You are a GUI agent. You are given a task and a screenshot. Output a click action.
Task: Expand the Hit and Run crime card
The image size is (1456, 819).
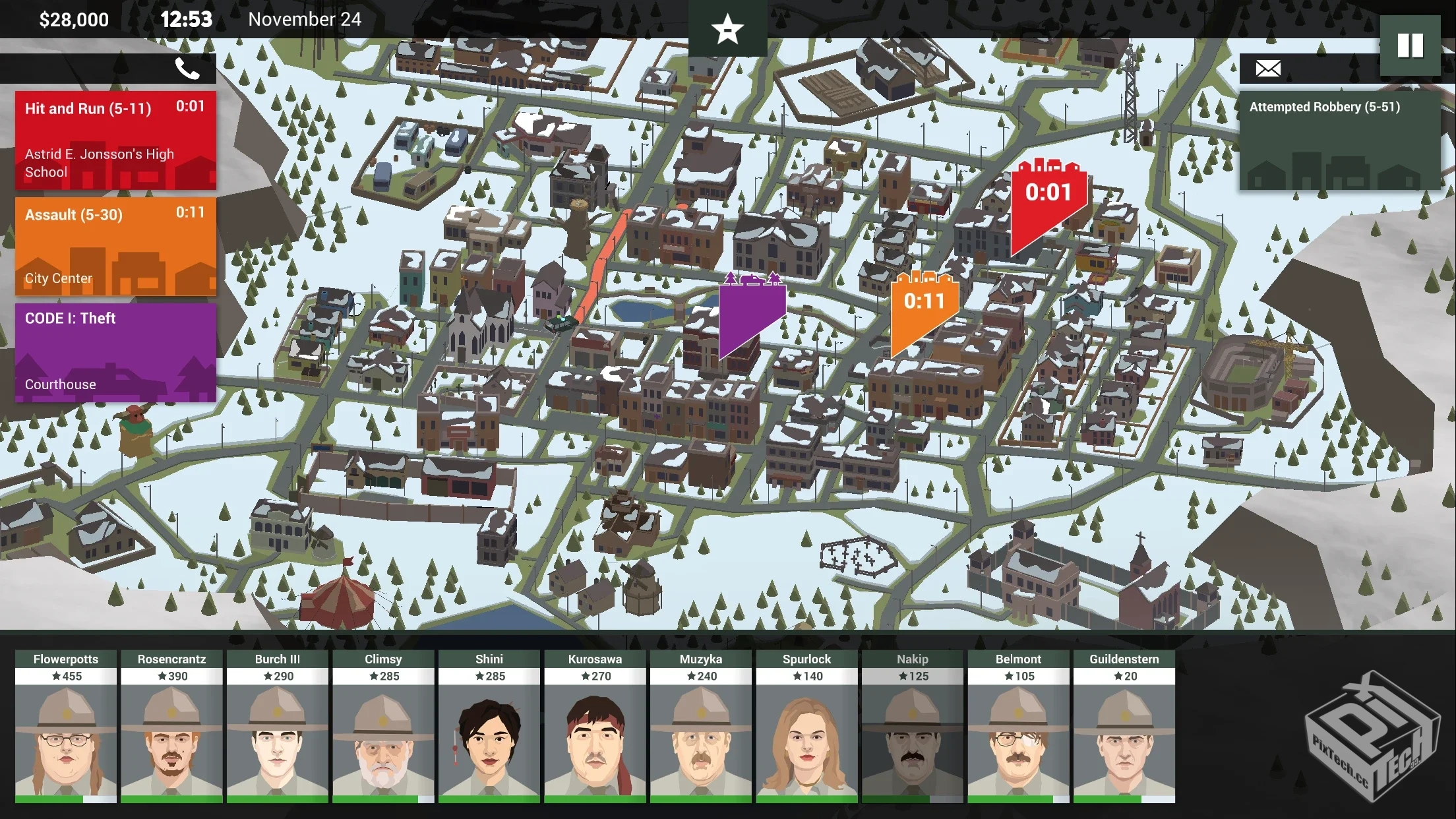115,141
